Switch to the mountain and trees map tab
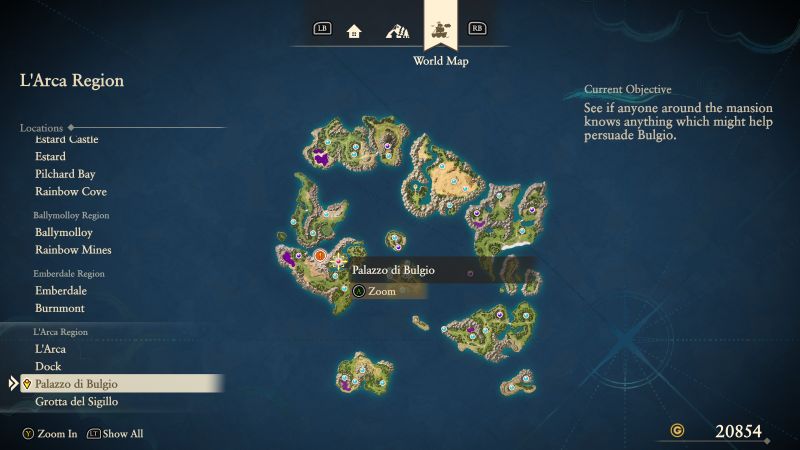 coord(396,31)
